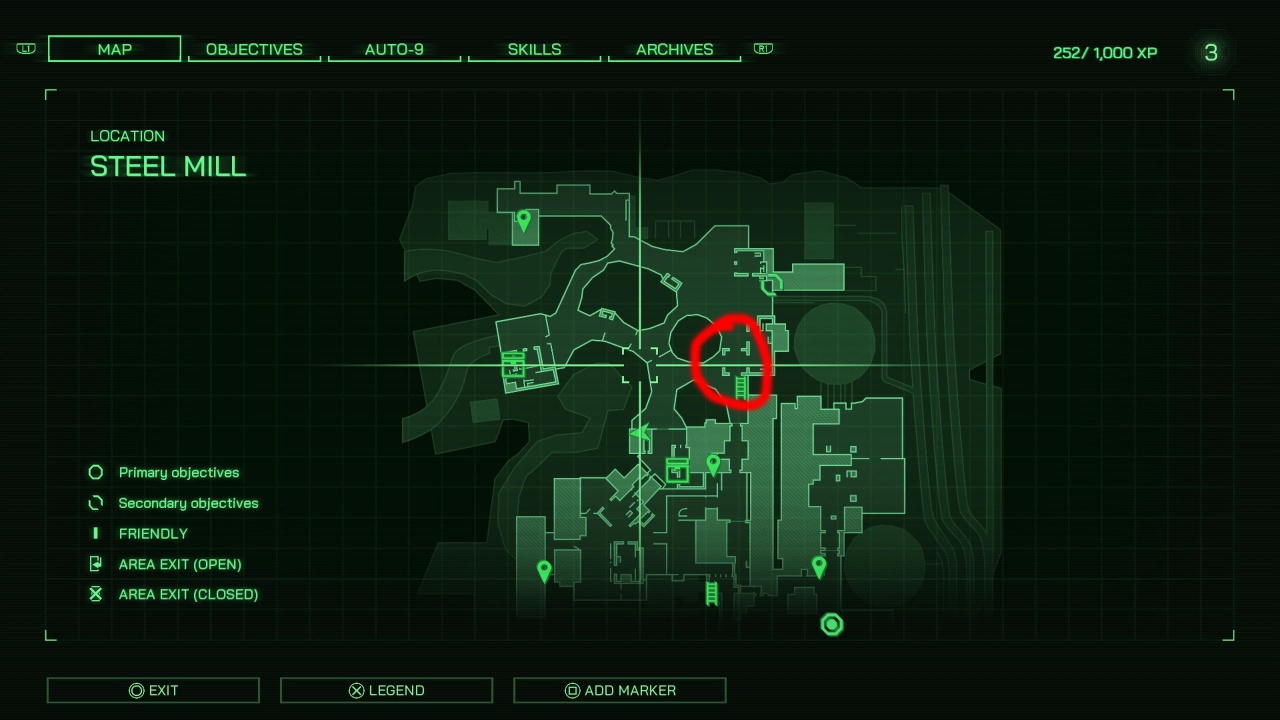Click the AREA EXIT (CLOSED) legend icon
The height and width of the screenshot is (720, 1280).
pyautogui.click(x=95, y=594)
